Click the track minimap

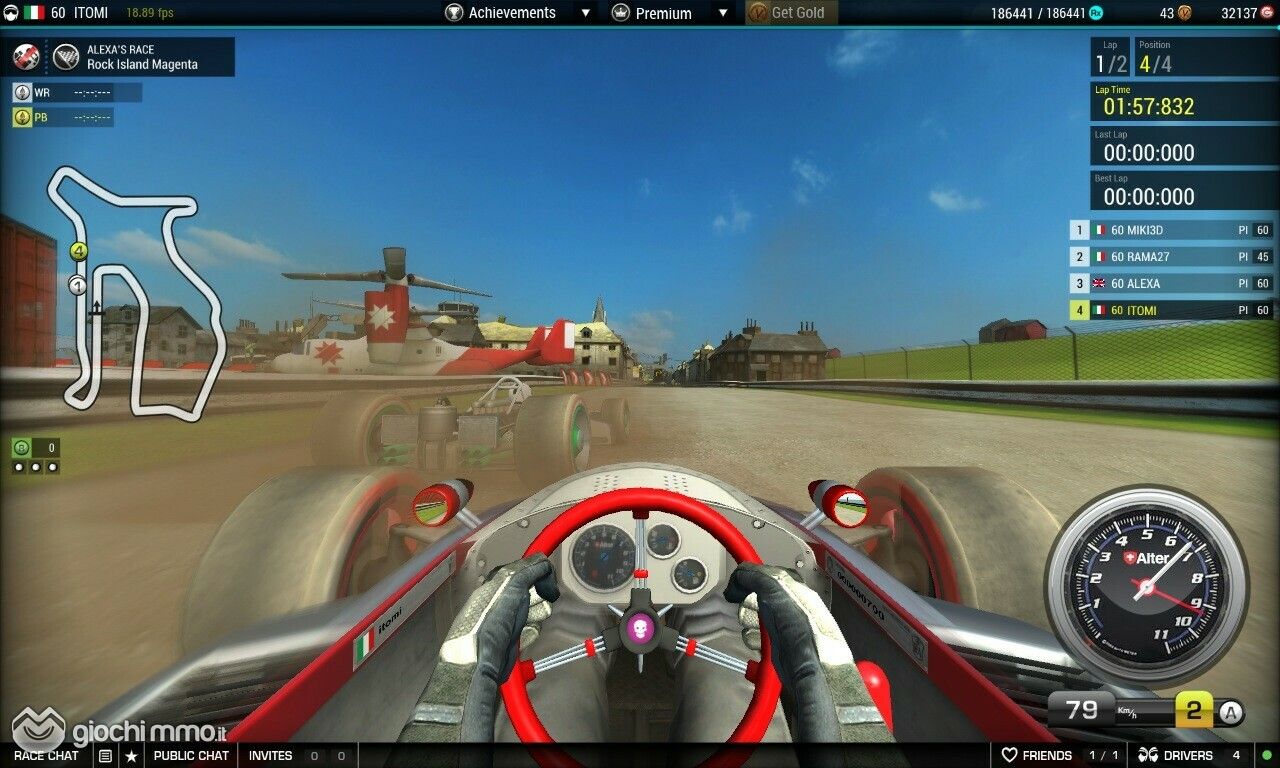tap(135, 290)
